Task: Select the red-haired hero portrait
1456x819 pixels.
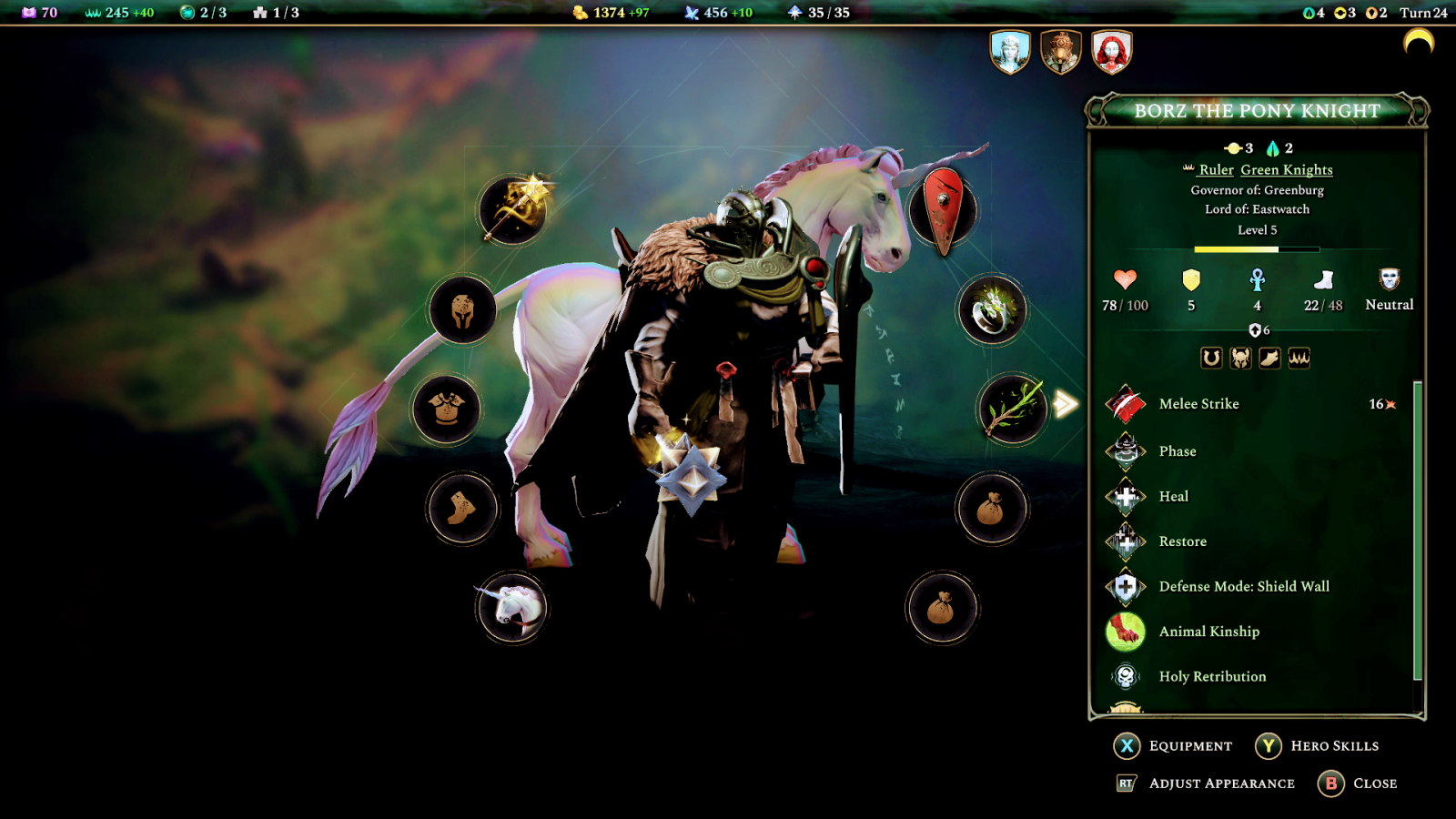Action: tap(1111, 52)
